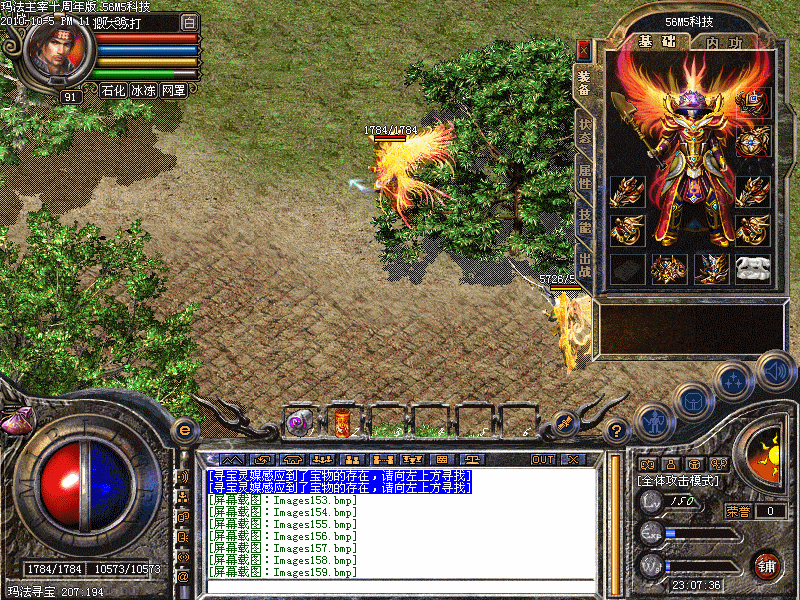
Task: Click the chat text input field
Action: (x=400, y=585)
